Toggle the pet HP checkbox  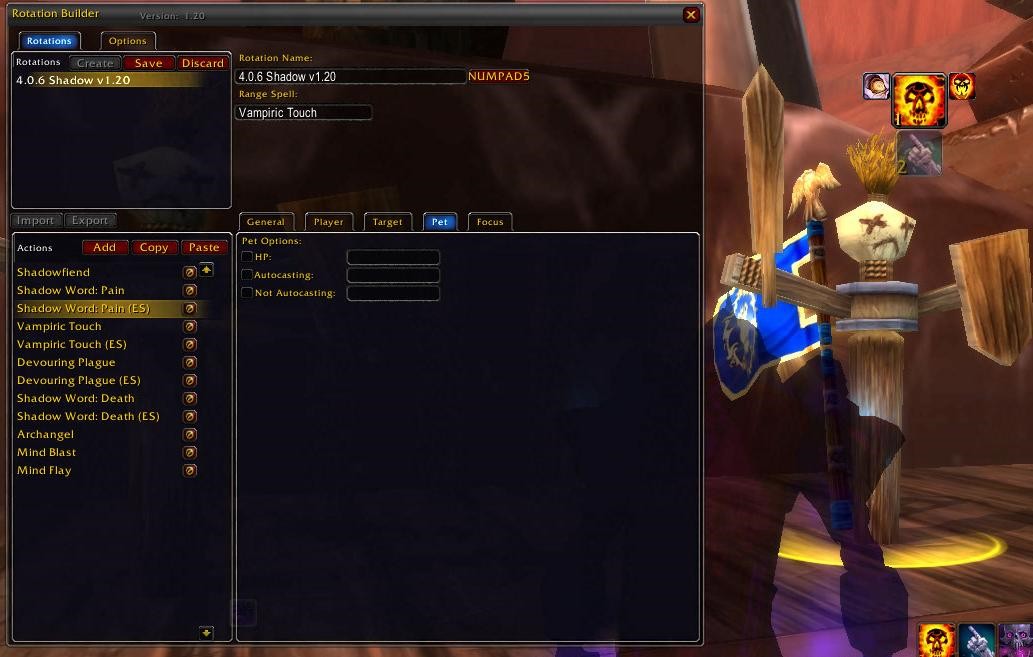click(x=248, y=257)
